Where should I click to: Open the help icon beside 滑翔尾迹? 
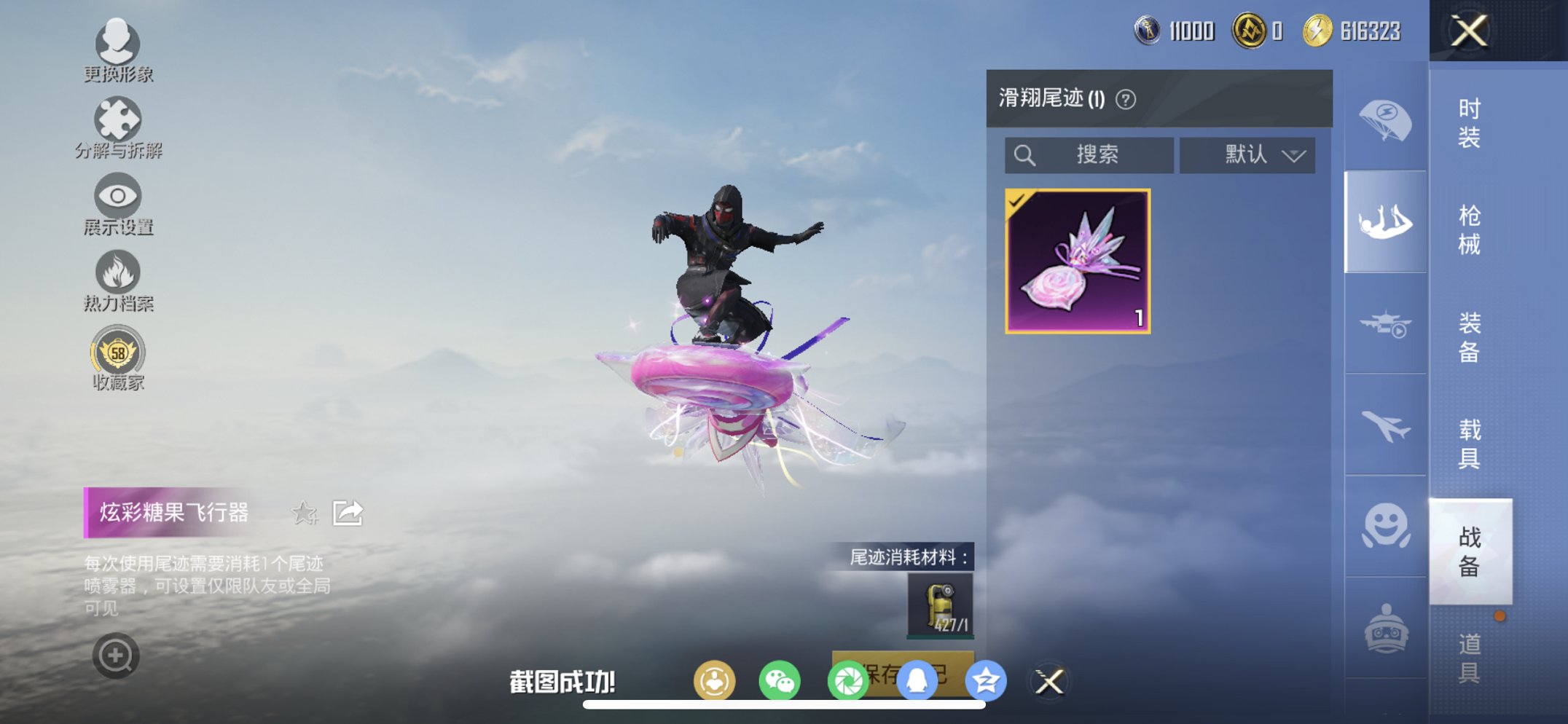coord(1125,98)
